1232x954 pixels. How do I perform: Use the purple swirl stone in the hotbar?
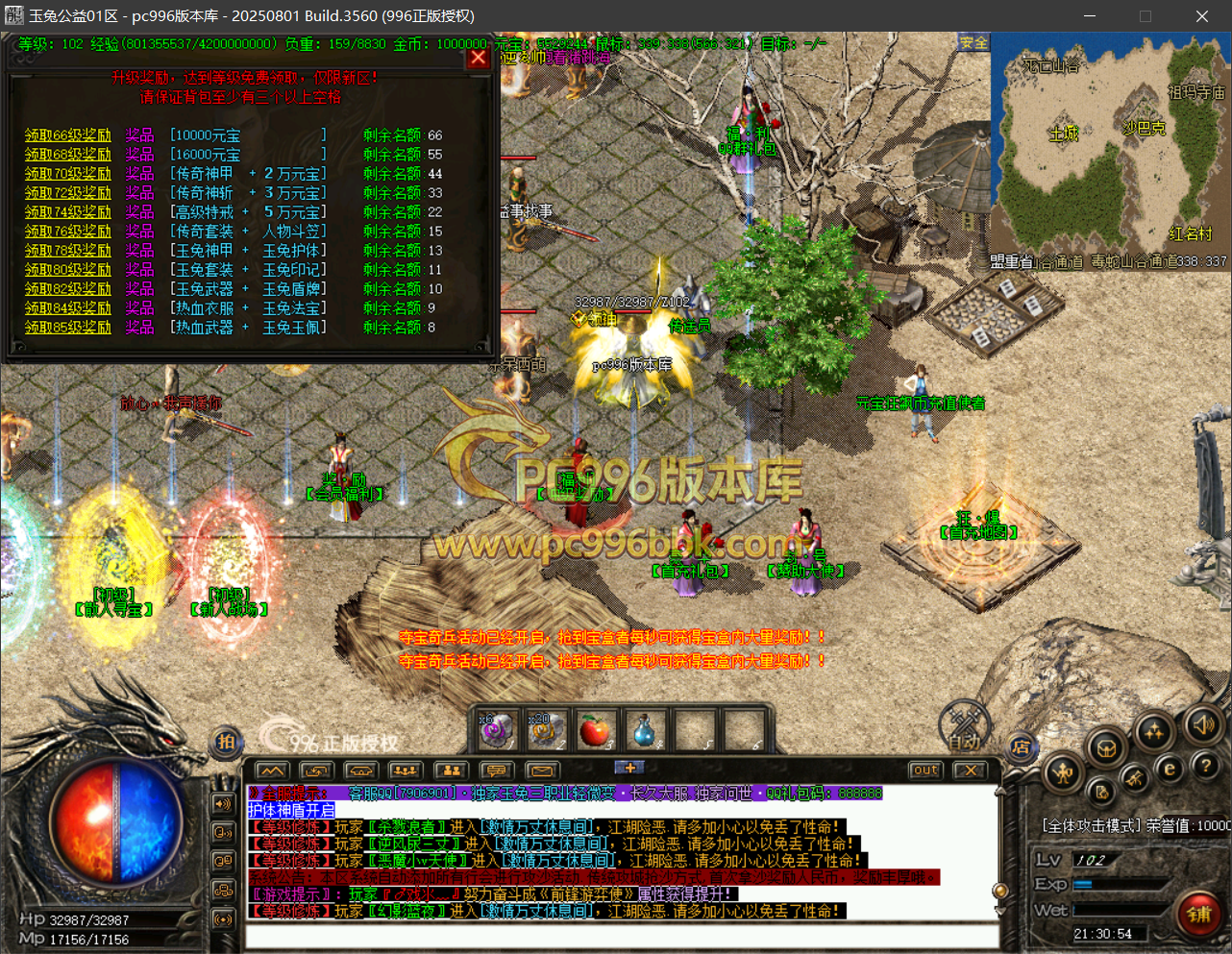click(497, 731)
